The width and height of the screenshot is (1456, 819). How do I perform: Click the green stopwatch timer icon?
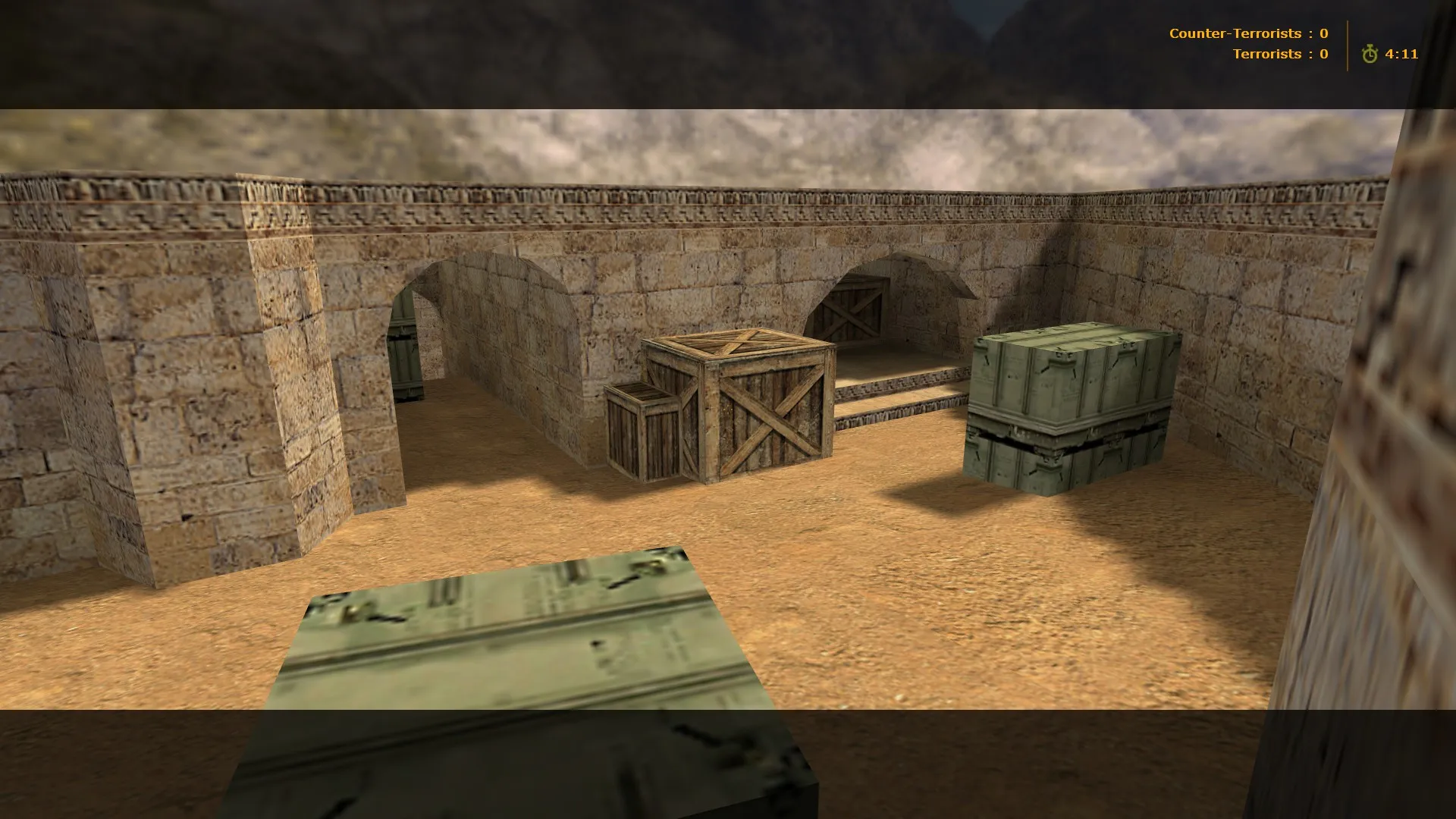[1370, 54]
